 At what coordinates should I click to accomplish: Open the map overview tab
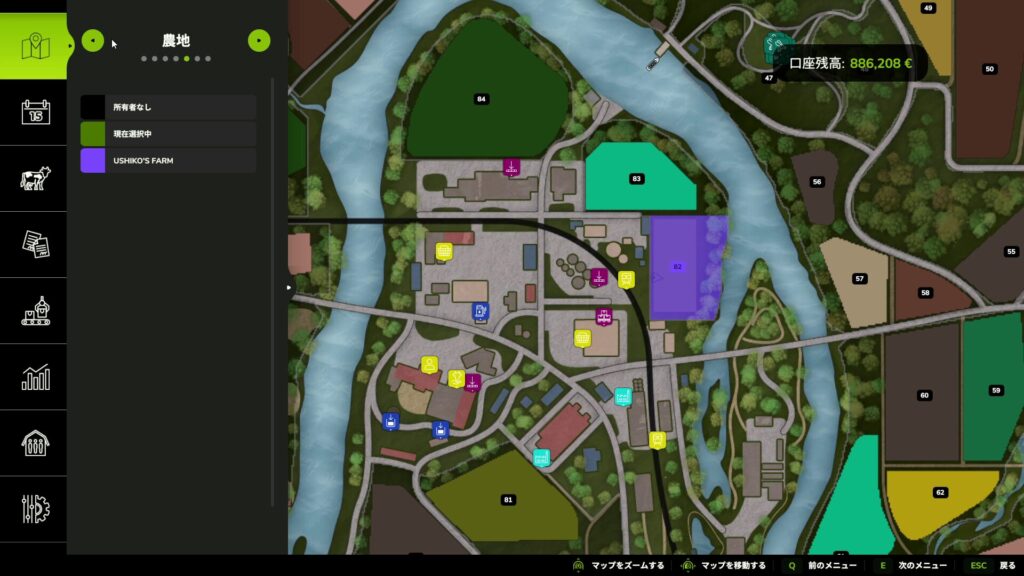[35, 46]
